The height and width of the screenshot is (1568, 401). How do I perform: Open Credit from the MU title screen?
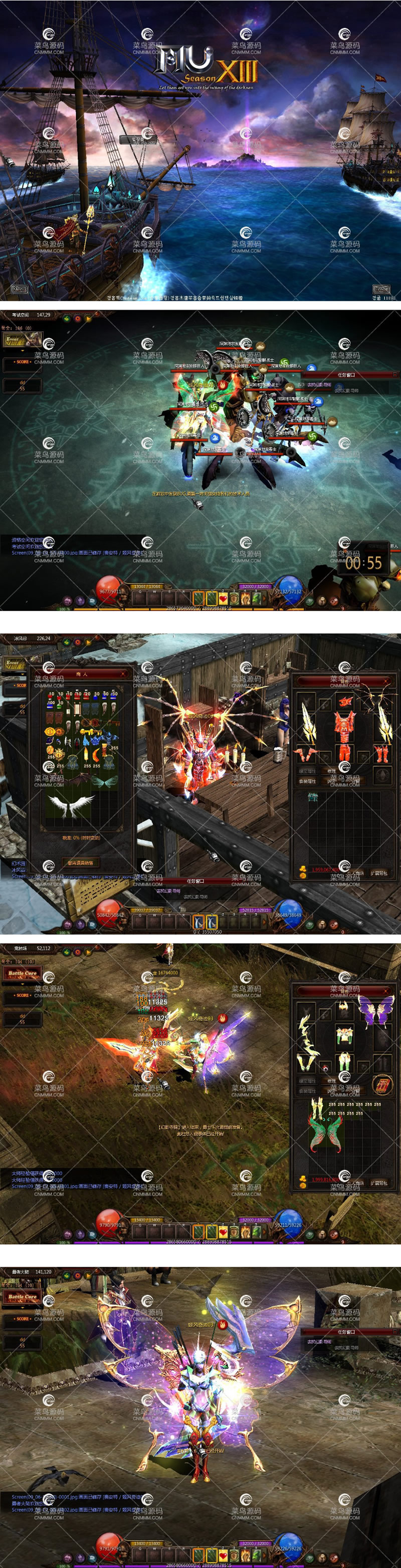pyautogui.click(x=381, y=289)
